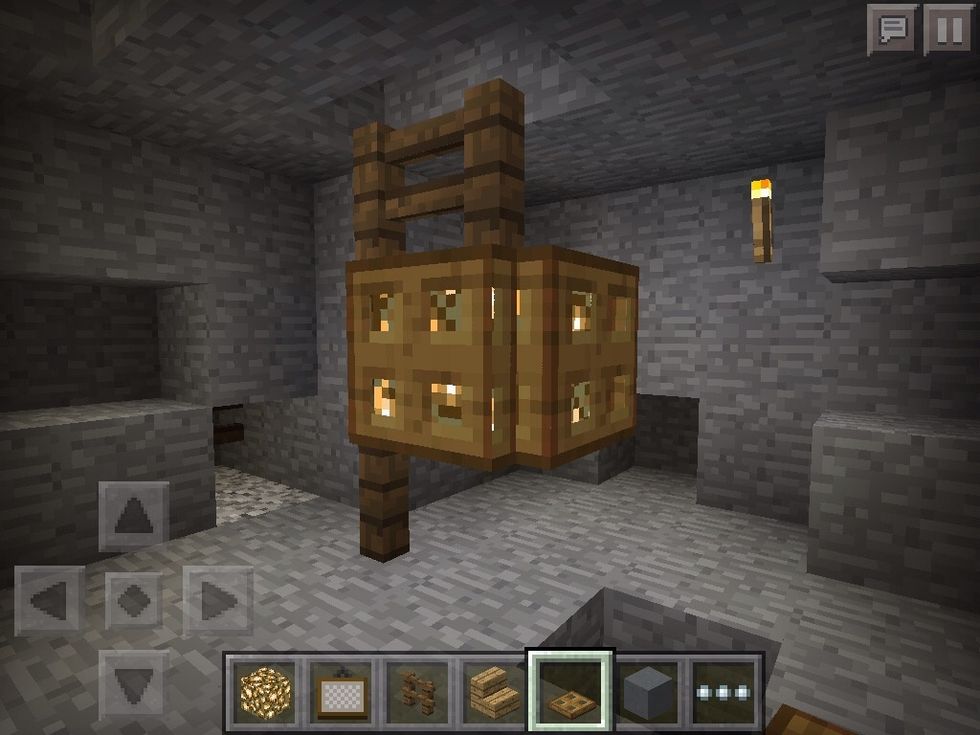Open the inventory with three dots
The image size is (980, 735).
click(722, 690)
